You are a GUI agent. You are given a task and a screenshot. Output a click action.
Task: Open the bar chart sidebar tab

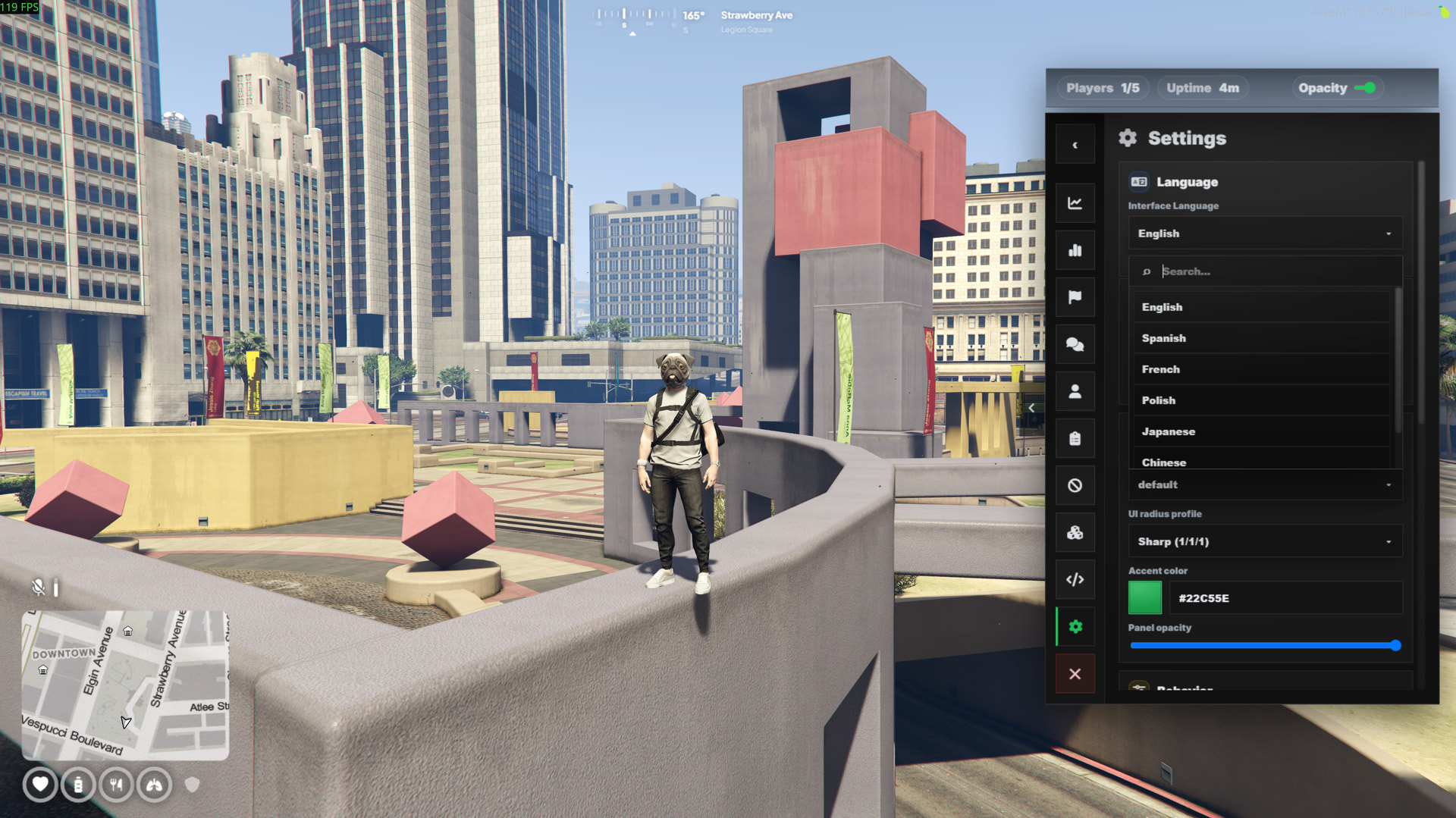click(1075, 250)
